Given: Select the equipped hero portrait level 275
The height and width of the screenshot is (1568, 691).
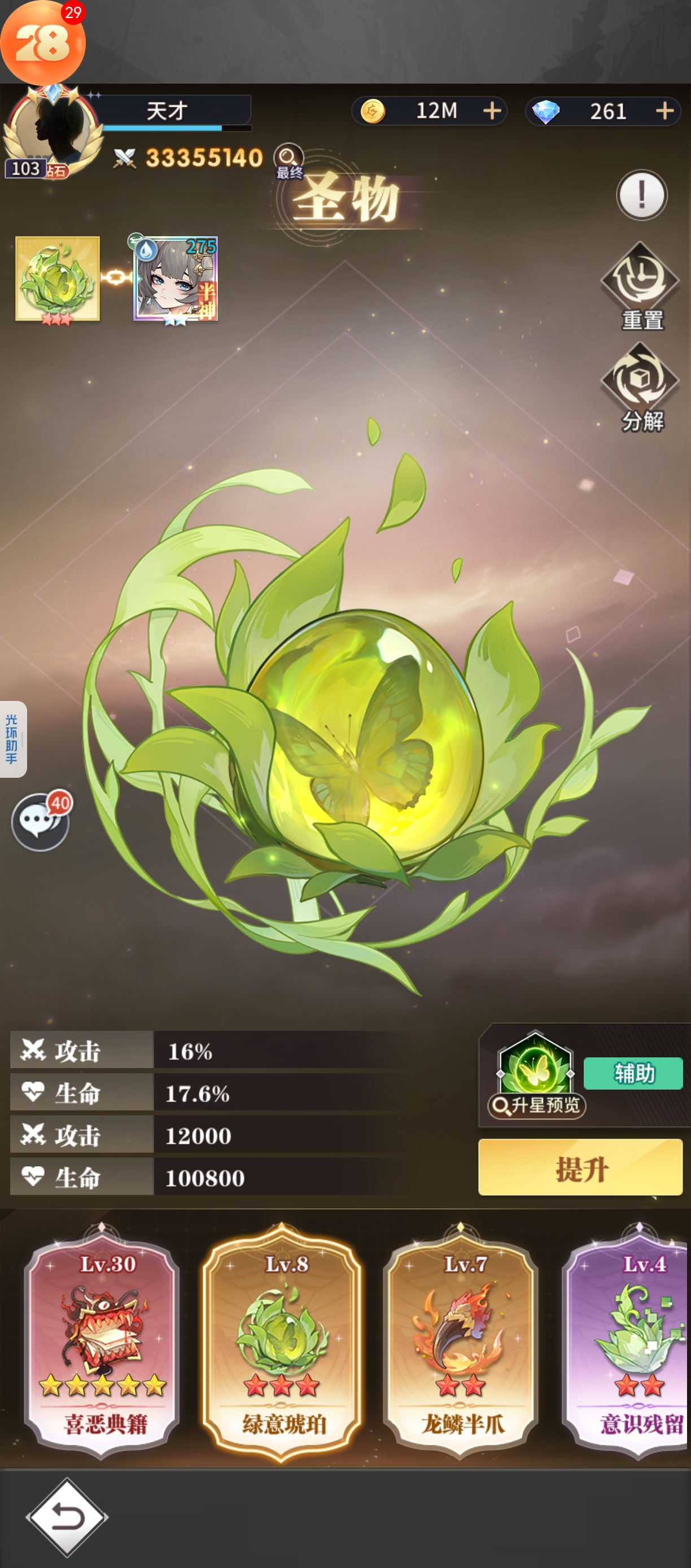Looking at the screenshot, I should coord(176,279).
